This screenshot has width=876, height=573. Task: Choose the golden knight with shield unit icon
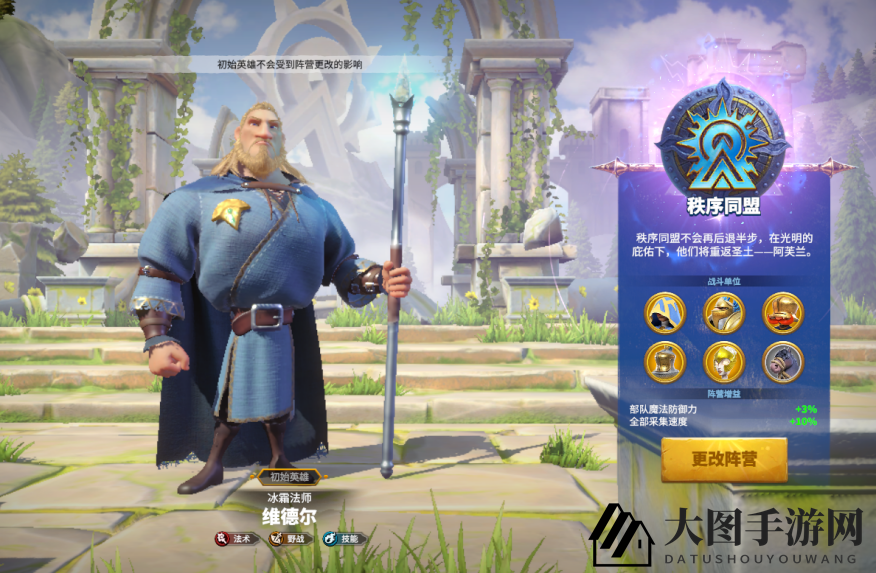coord(723,313)
